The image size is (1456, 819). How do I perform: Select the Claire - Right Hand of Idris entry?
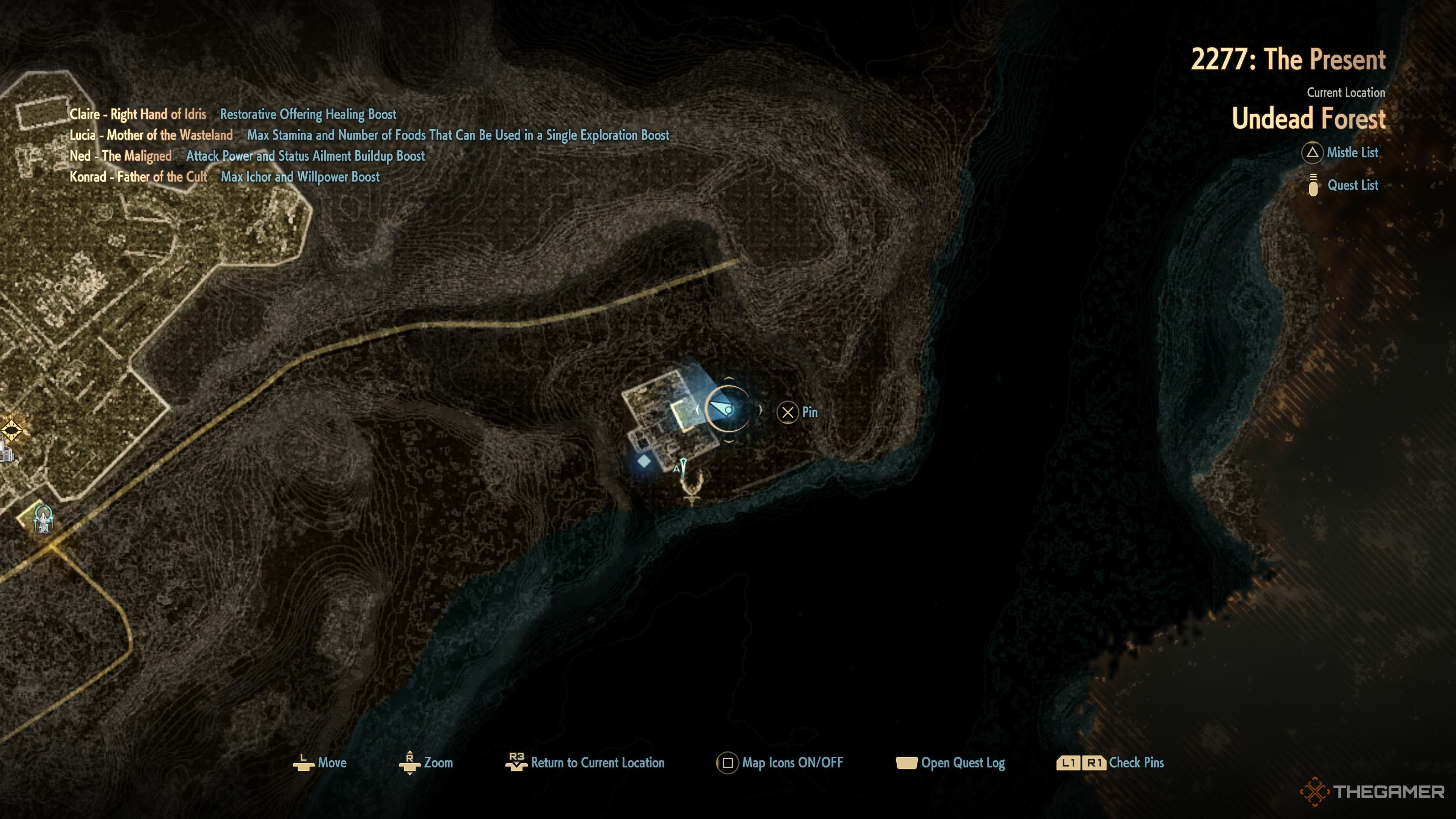(x=138, y=115)
